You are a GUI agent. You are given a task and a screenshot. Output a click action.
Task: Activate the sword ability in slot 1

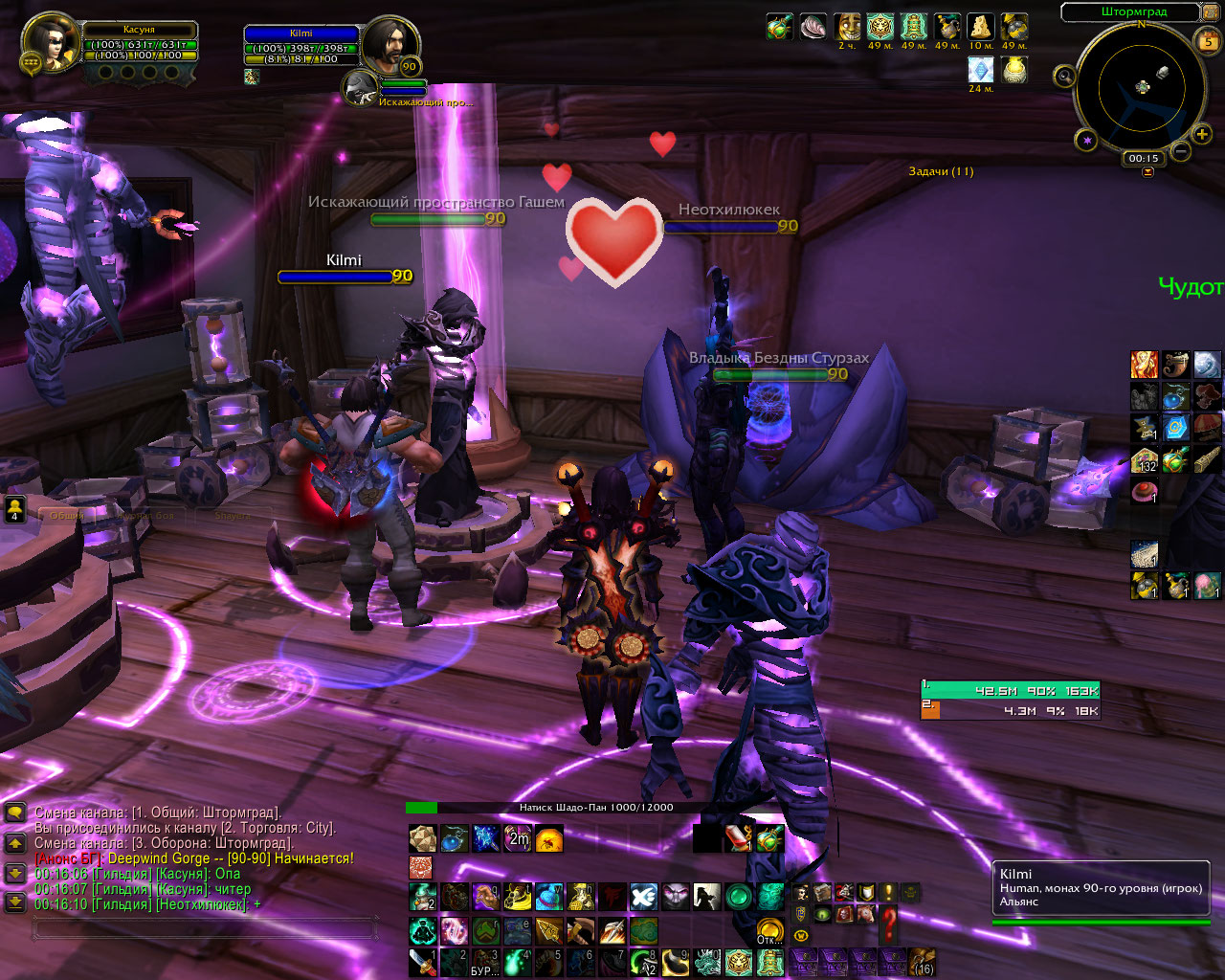pos(422,962)
